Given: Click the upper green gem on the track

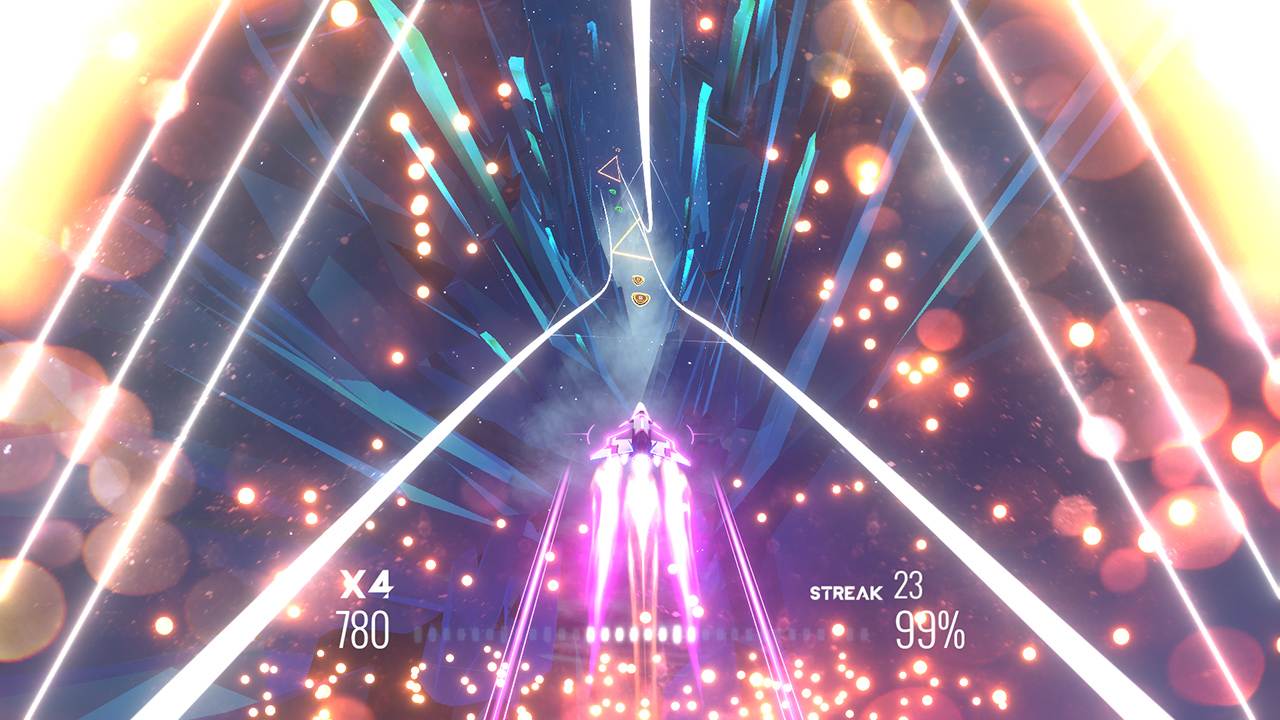Looking at the screenshot, I should pos(612,190).
